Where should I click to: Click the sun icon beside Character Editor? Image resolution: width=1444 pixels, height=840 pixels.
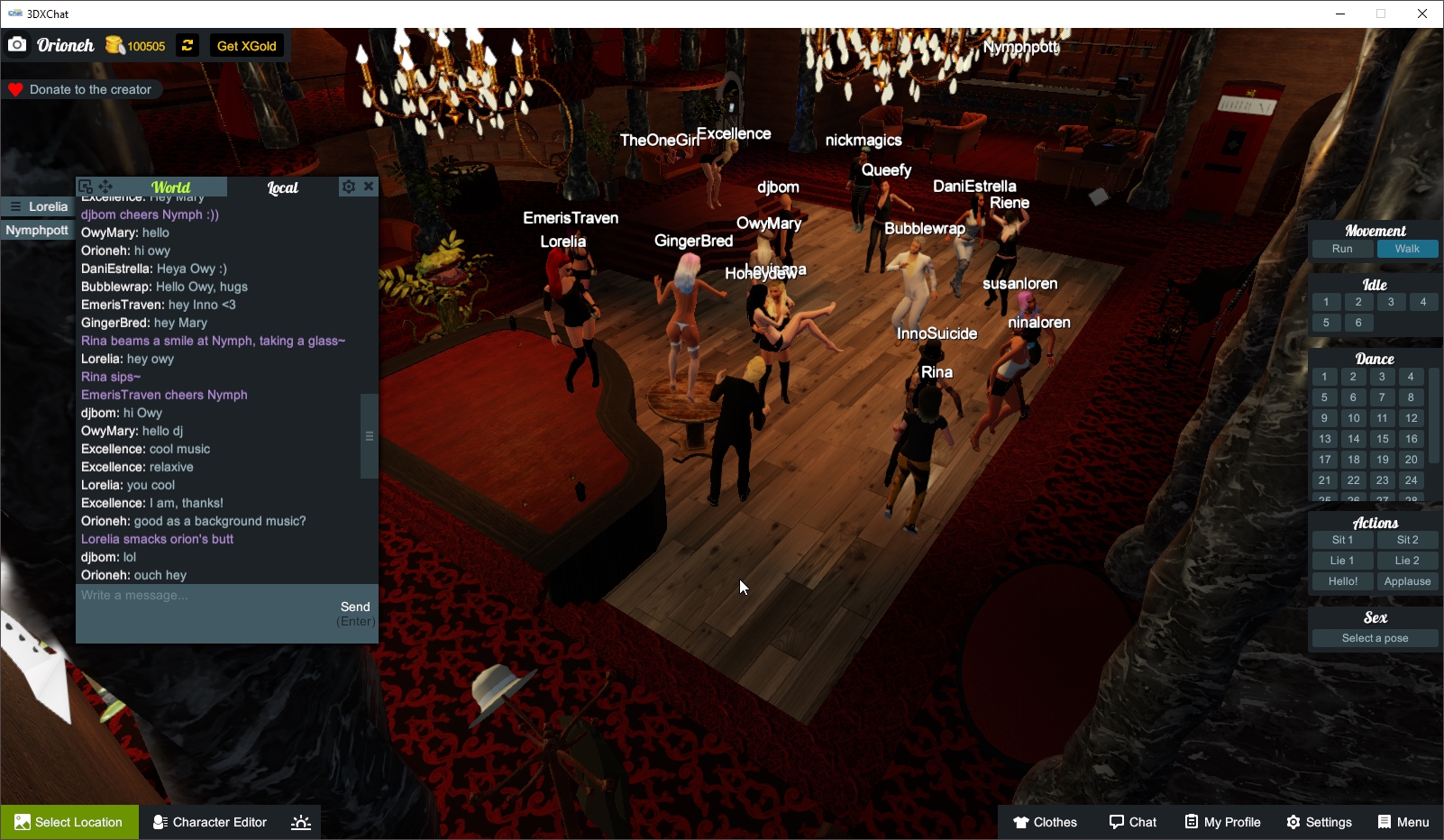[300, 821]
